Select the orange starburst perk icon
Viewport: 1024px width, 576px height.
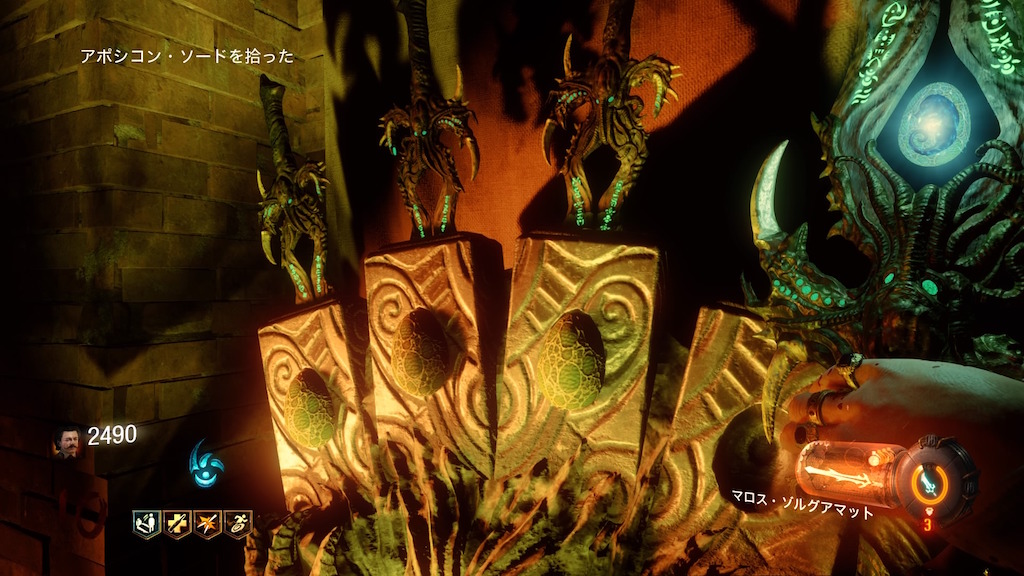(x=208, y=523)
